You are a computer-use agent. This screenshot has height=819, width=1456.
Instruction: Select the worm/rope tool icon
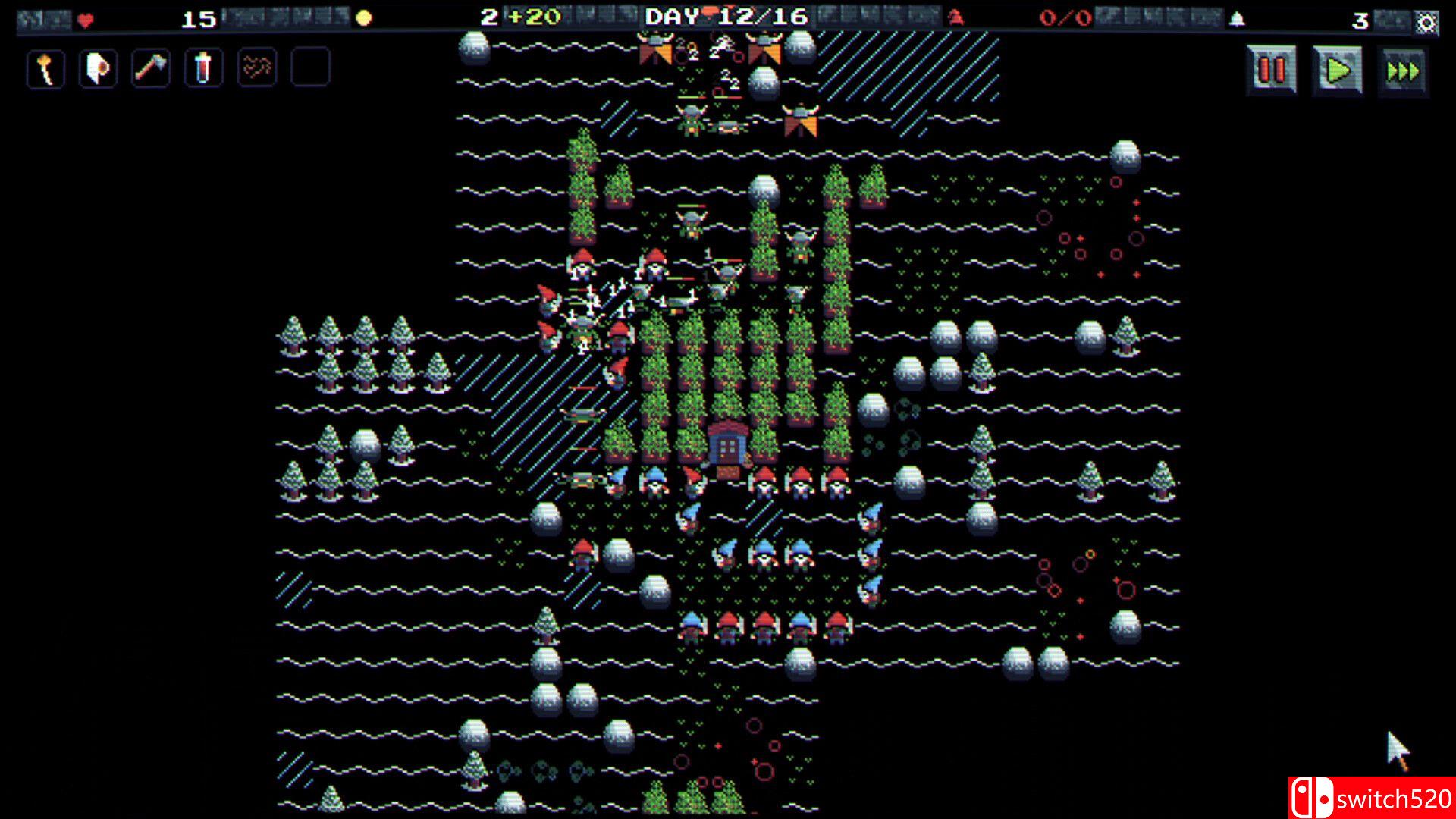click(x=256, y=69)
